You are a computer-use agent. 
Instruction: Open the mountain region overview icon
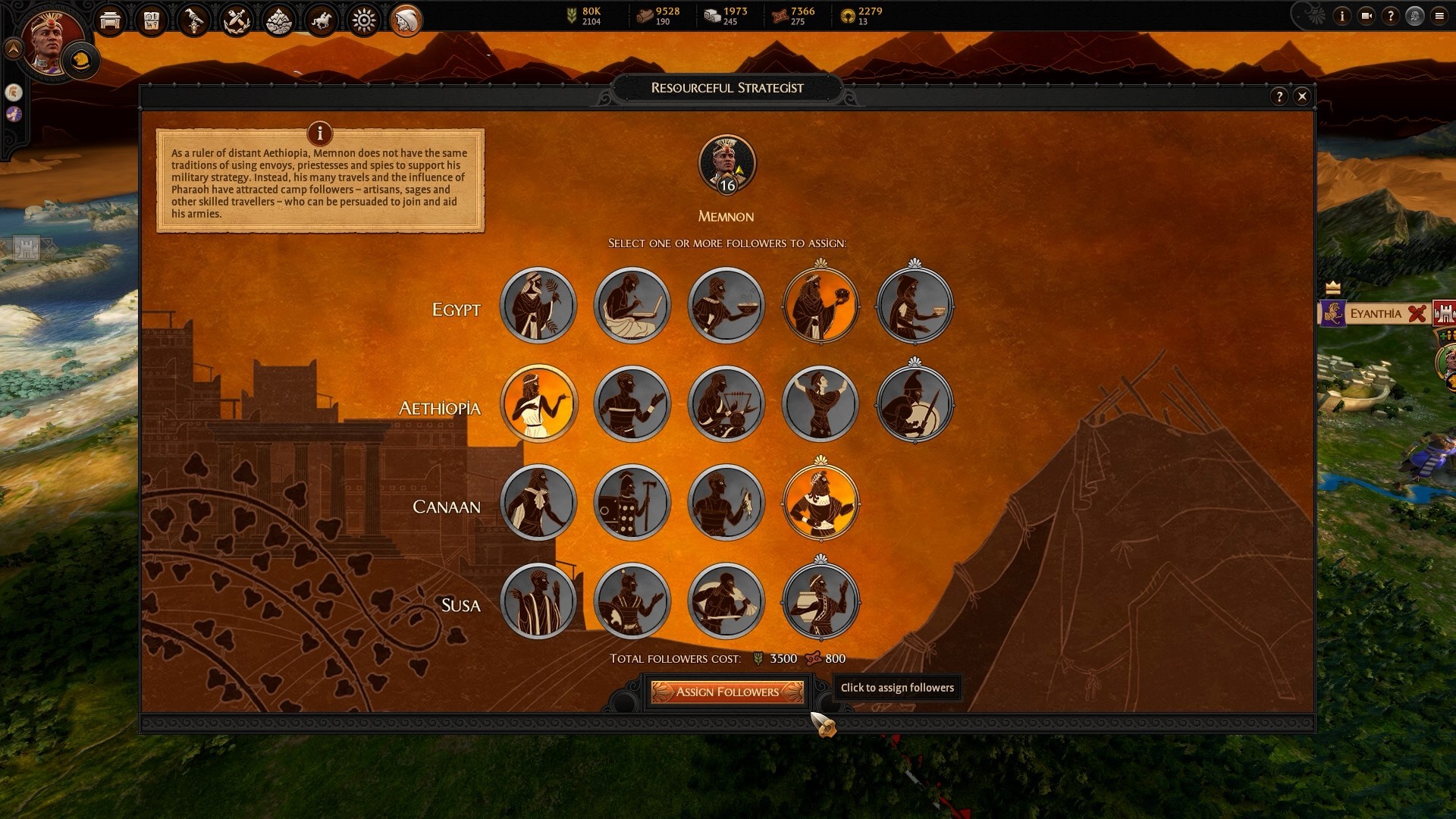pyautogui.click(x=278, y=21)
